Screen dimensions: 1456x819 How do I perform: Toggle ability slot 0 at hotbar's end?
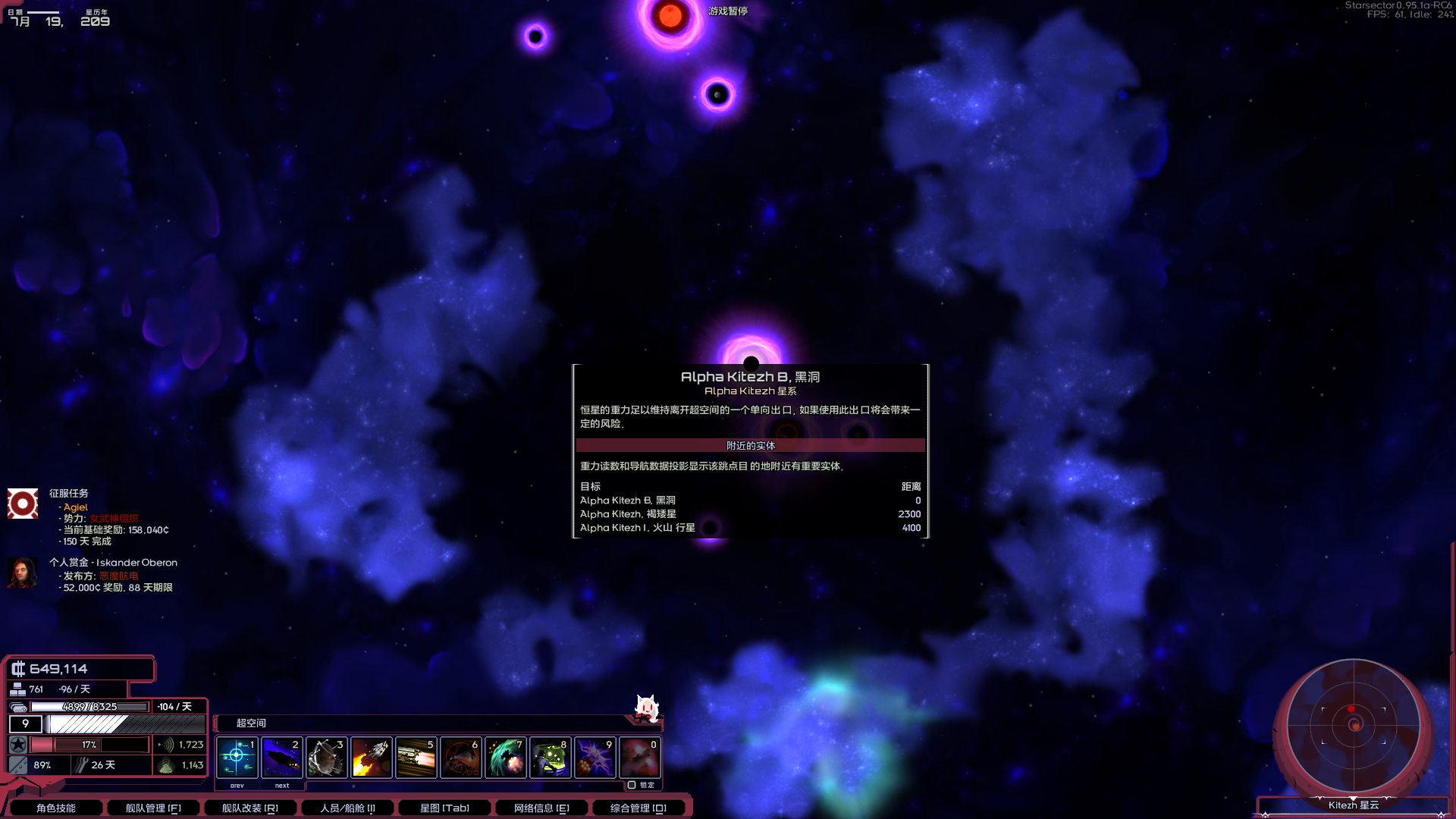click(639, 757)
